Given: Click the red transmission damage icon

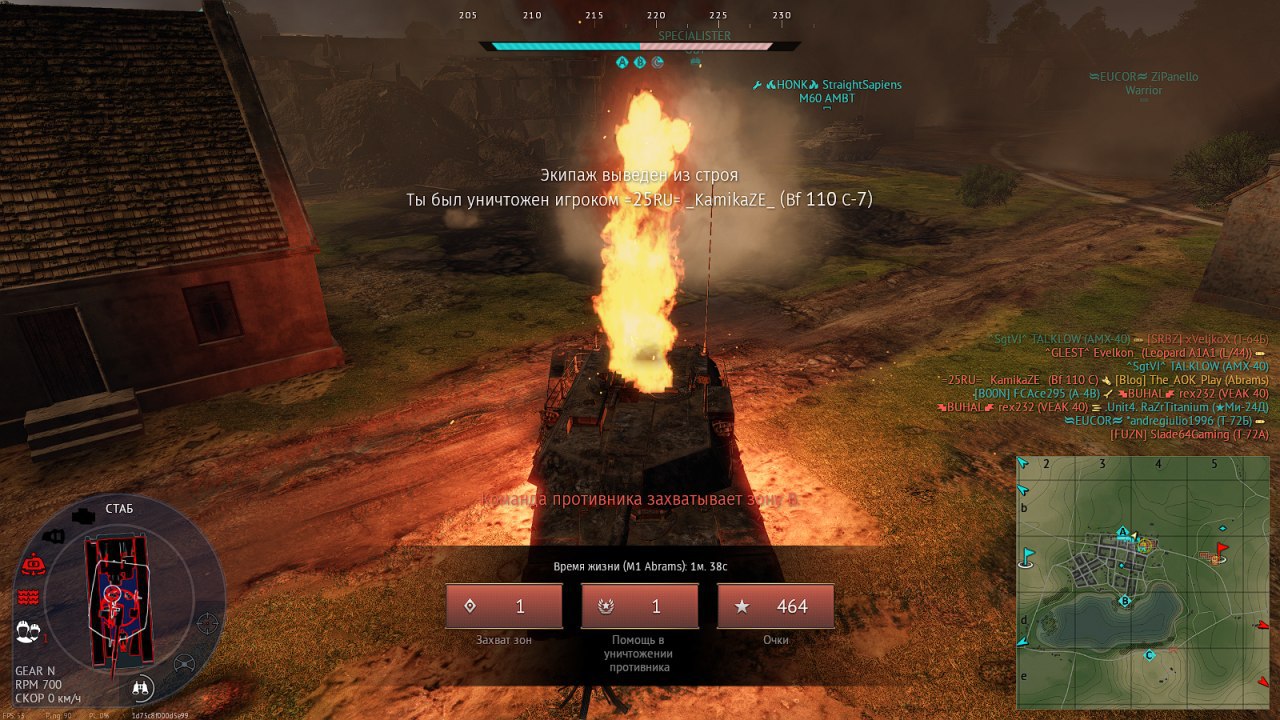Looking at the screenshot, I should [32, 565].
